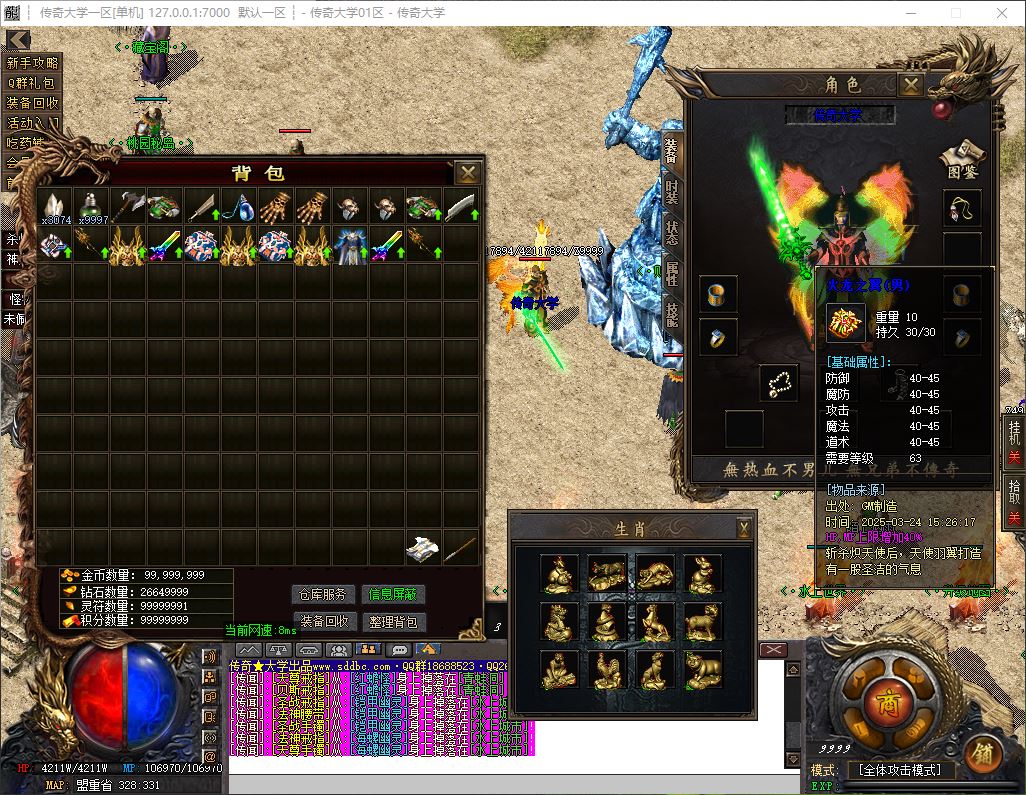Select the battle axe in the backpack

pos(129,206)
